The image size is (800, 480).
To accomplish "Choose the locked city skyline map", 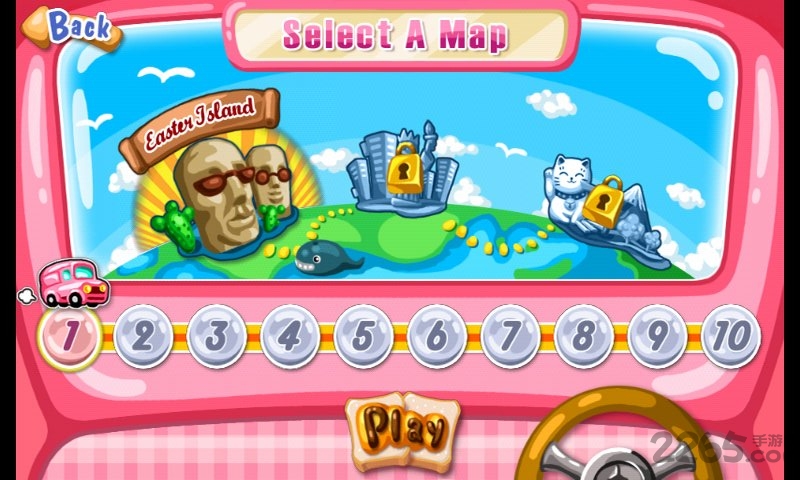I will pyautogui.click(x=402, y=170).
